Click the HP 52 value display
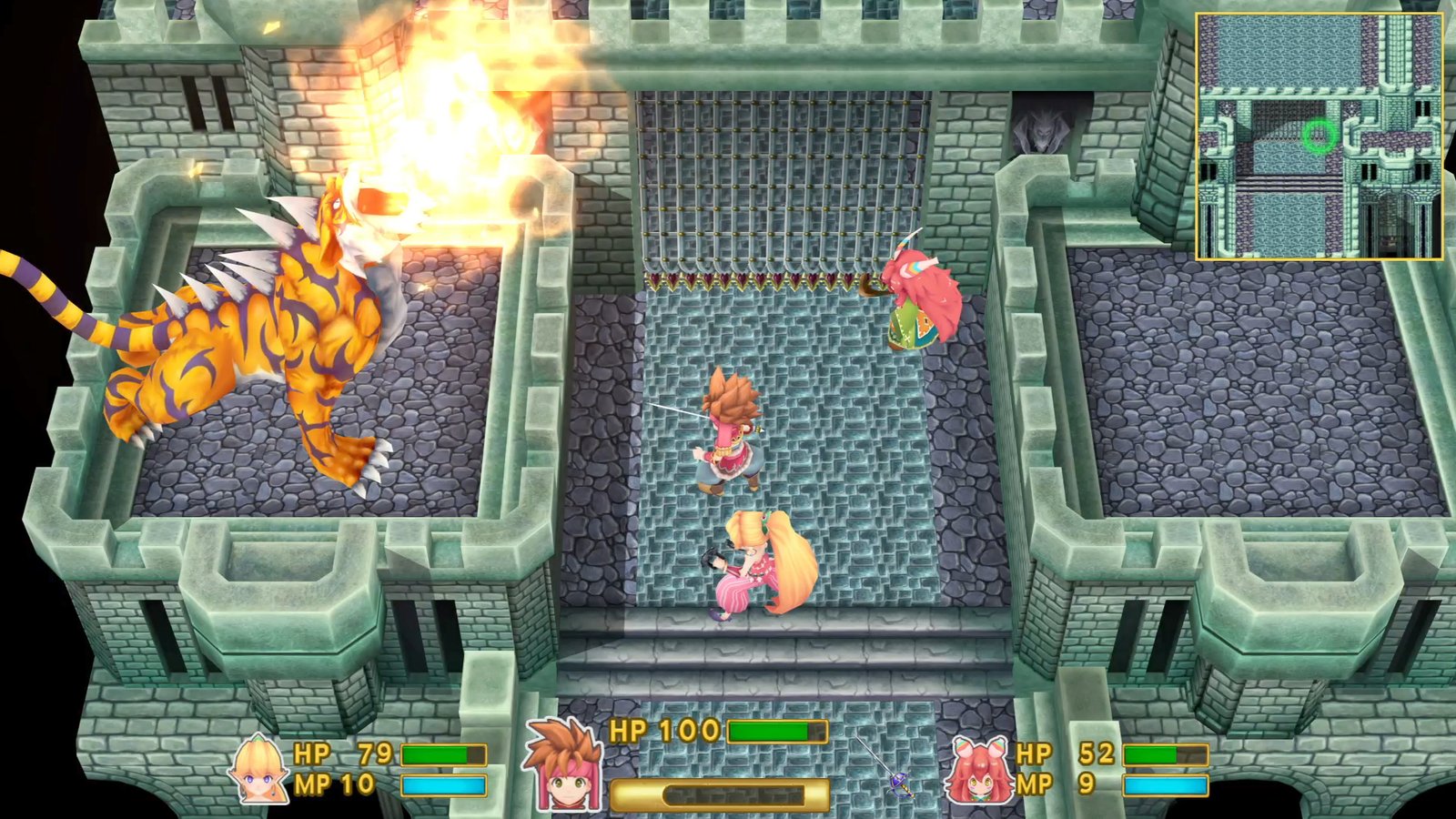Viewport: 1456px width, 819px height. 1096,754
